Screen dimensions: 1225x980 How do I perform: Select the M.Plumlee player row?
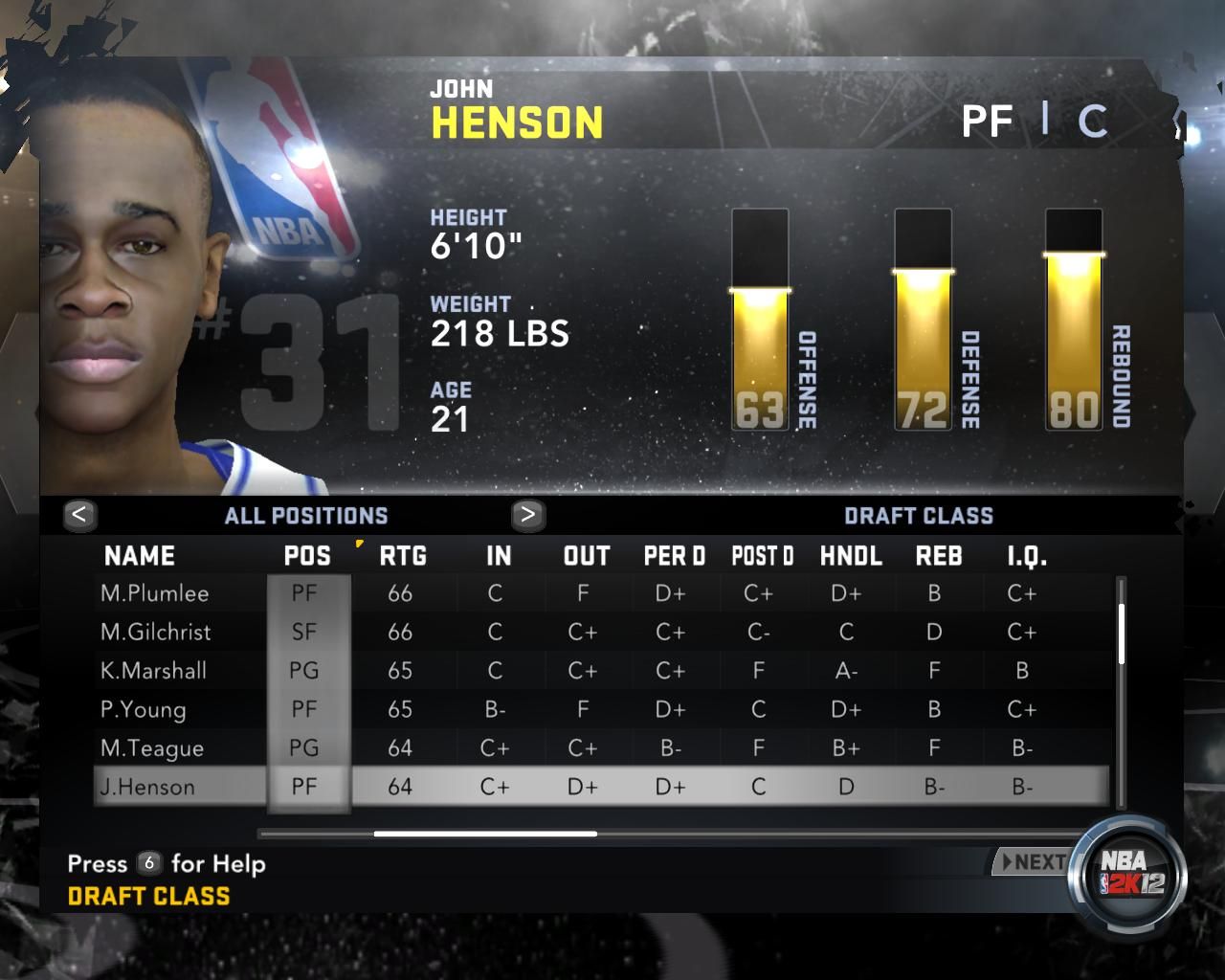coord(155,593)
